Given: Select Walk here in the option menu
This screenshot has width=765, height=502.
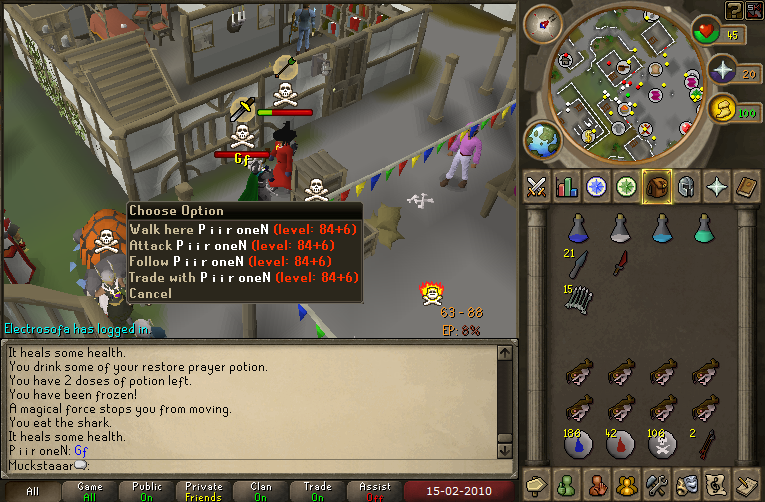Looking at the screenshot, I should pos(244,229).
